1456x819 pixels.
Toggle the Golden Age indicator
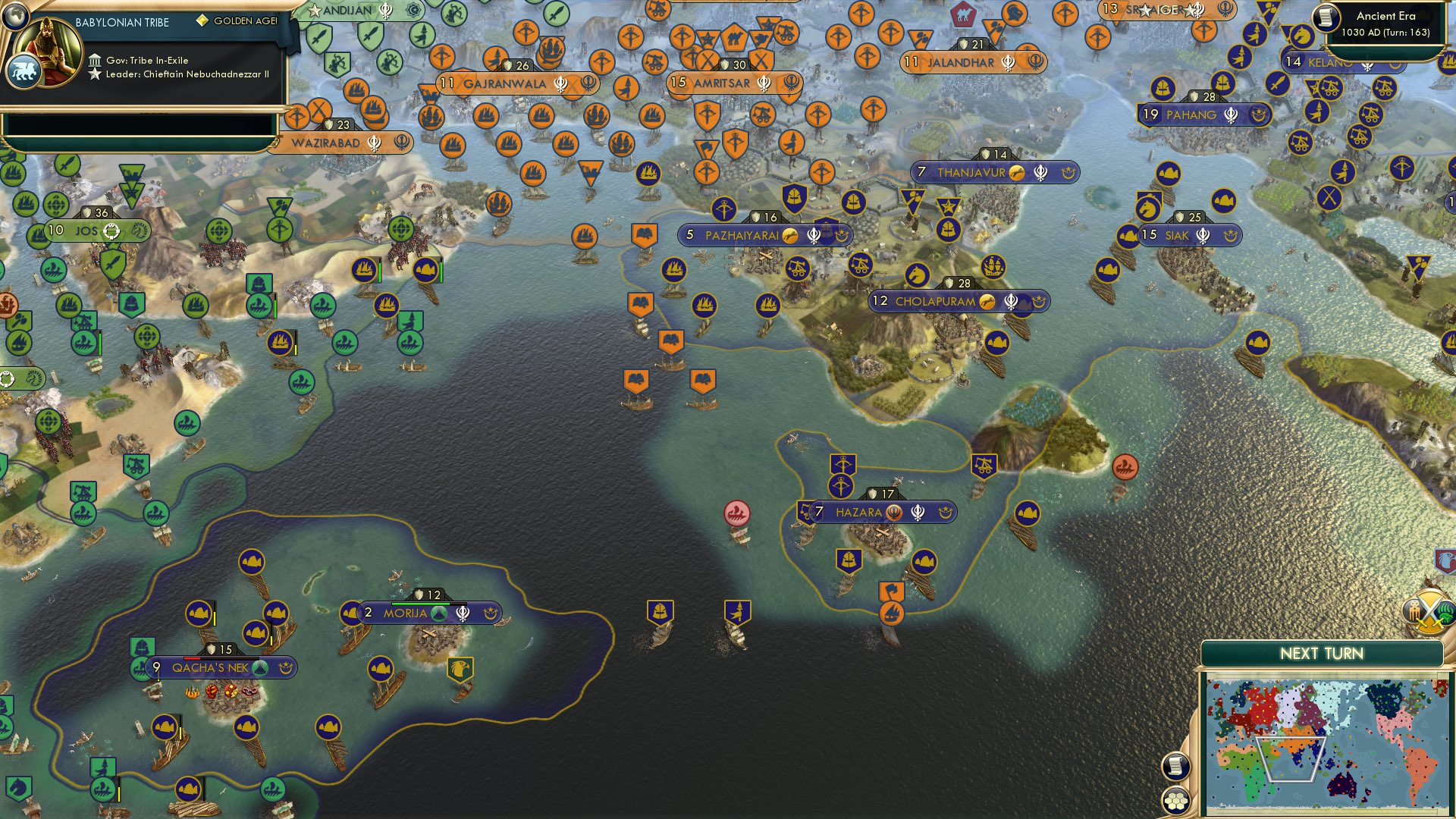tap(202, 21)
